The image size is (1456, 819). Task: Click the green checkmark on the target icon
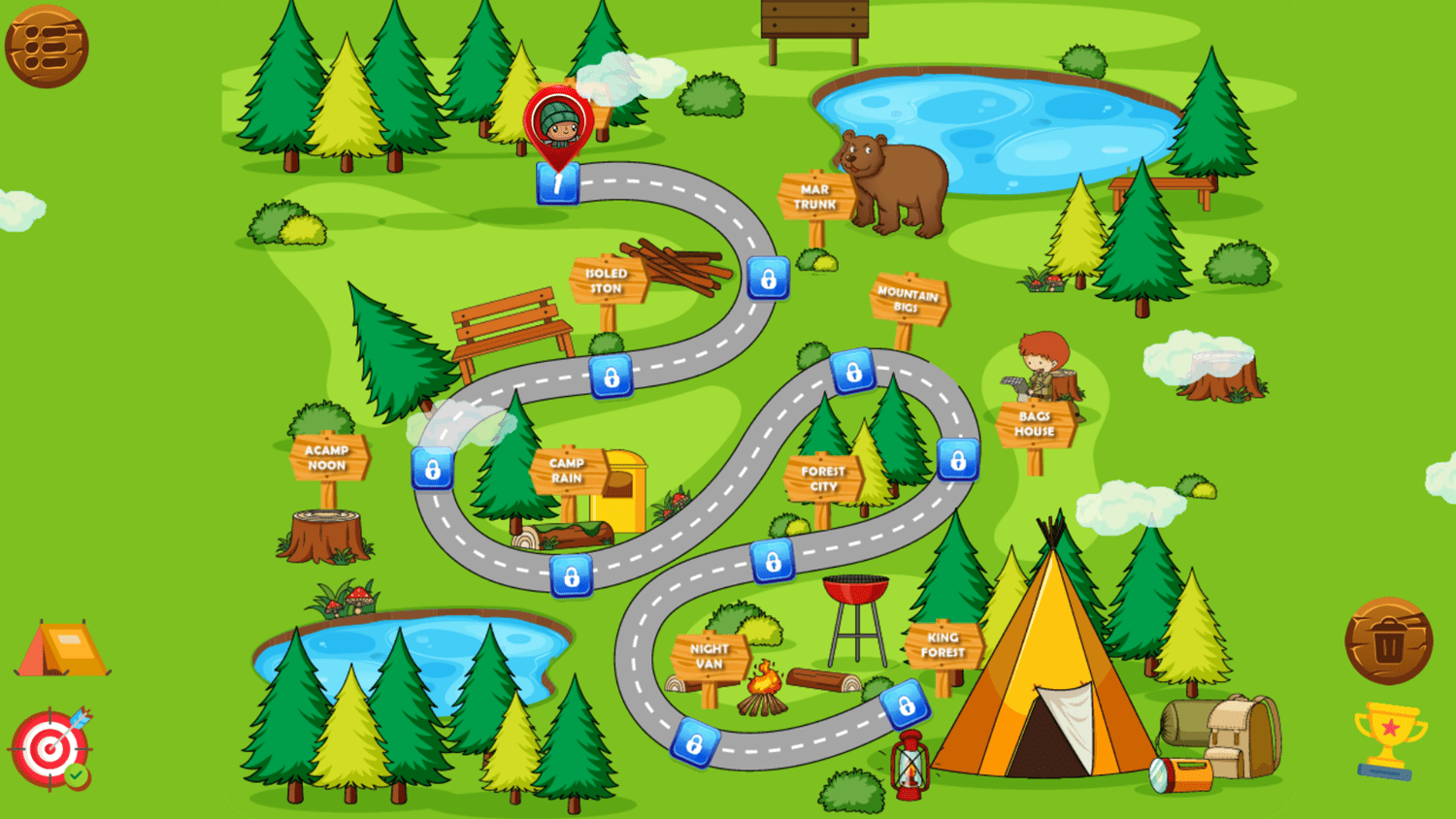pos(75,773)
